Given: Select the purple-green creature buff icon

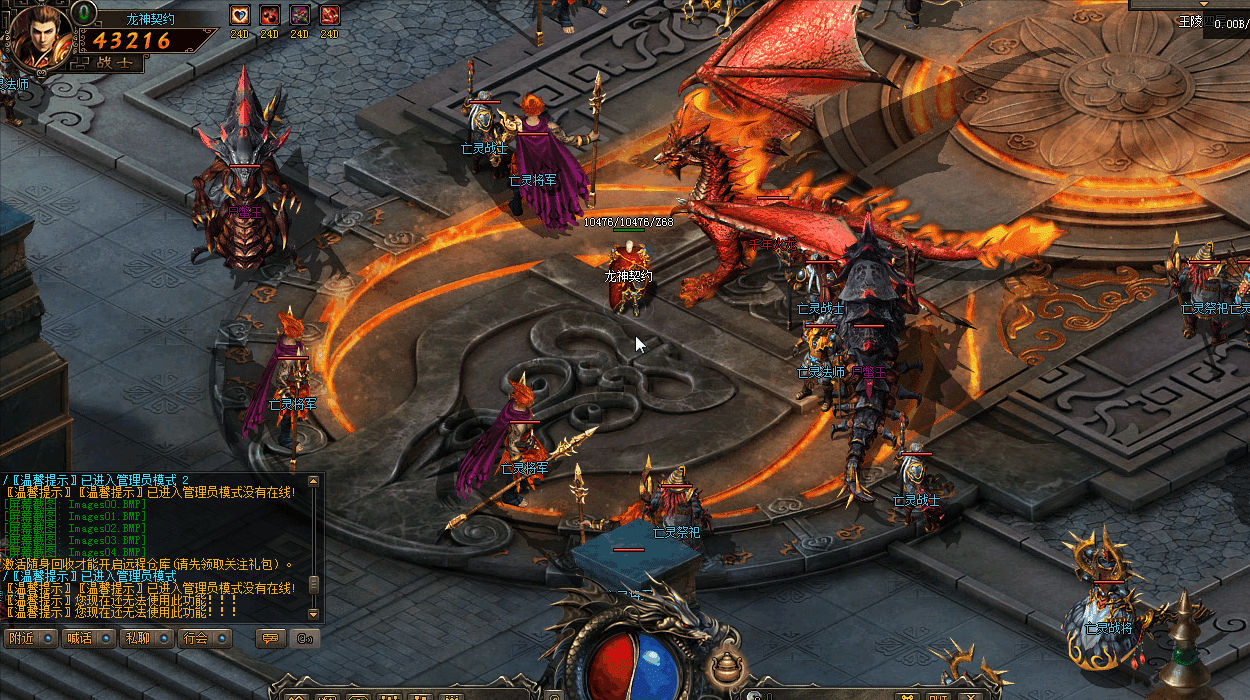Looking at the screenshot, I should [300, 15].
